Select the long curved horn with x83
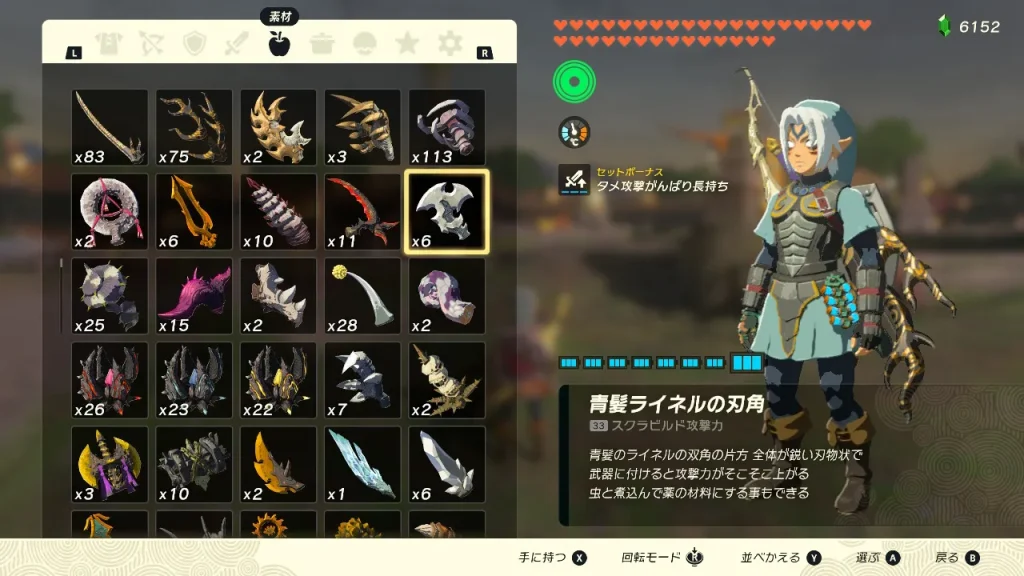Image resolution: width=1024 pixels, height=576 pixels. point(109,127)
